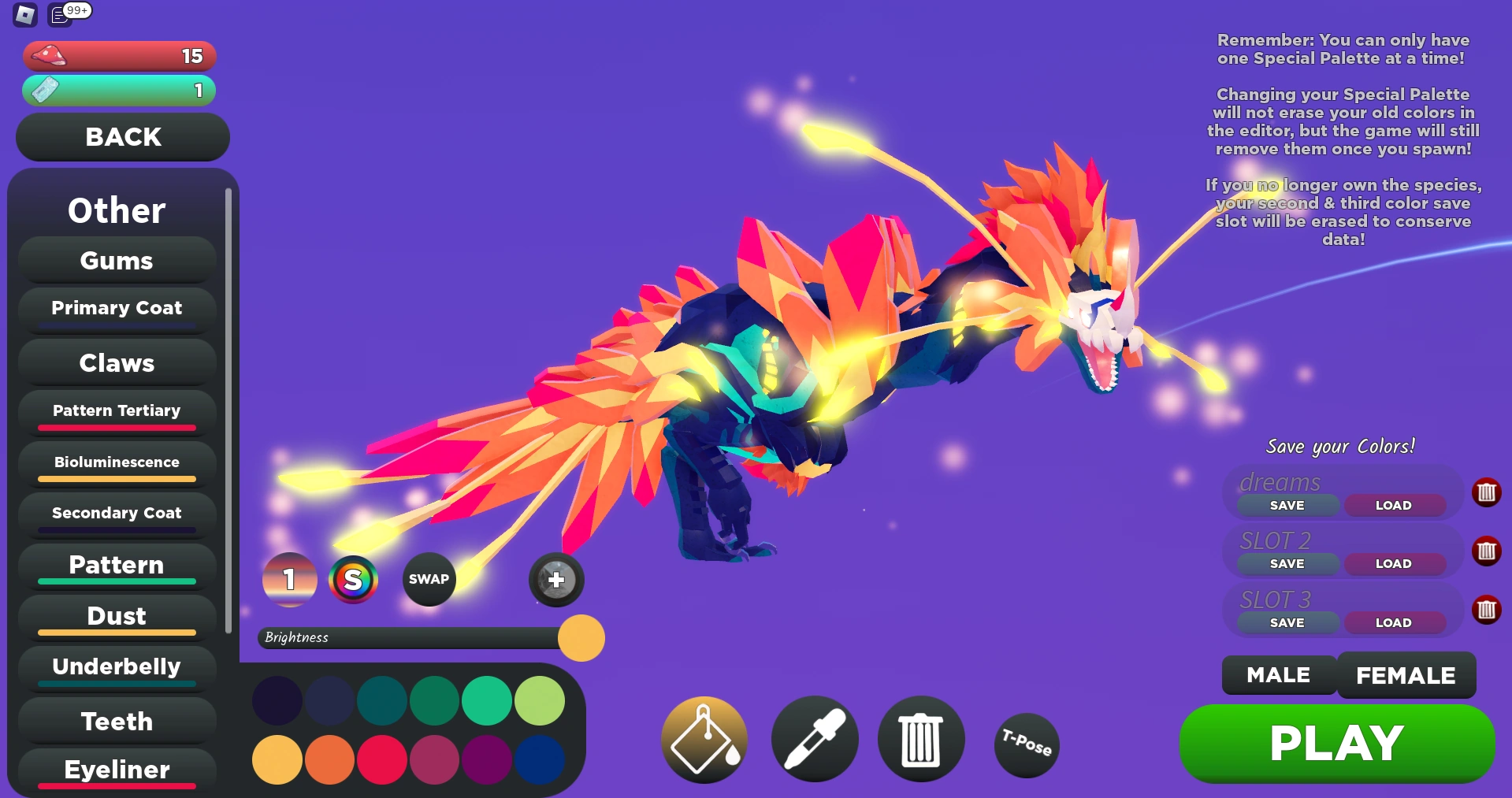Screen dimensions: 1512x798
Task: Pick the light green color swatch
Action: [539, 700]
